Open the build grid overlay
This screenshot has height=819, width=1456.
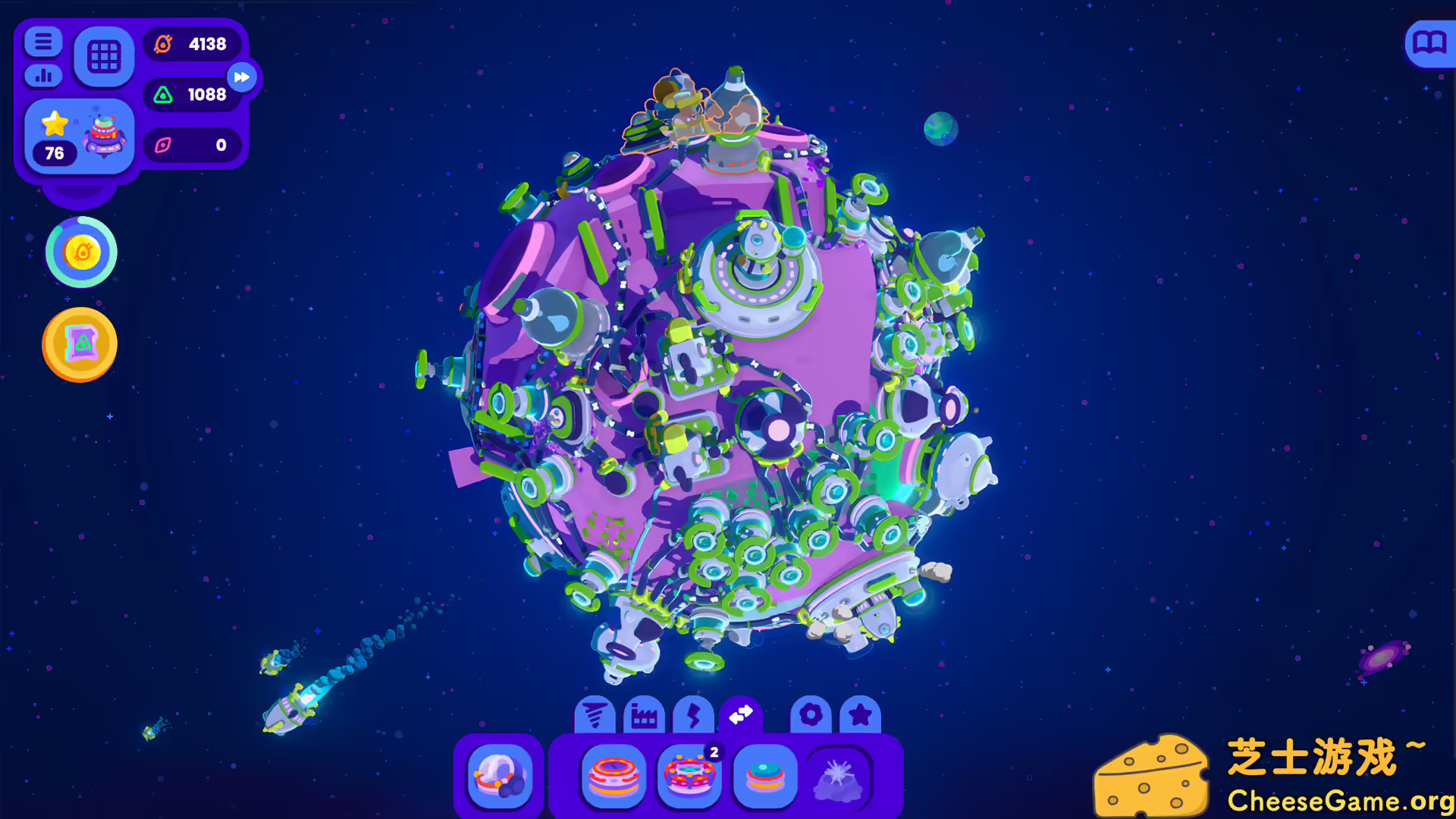tap(104, 55)
